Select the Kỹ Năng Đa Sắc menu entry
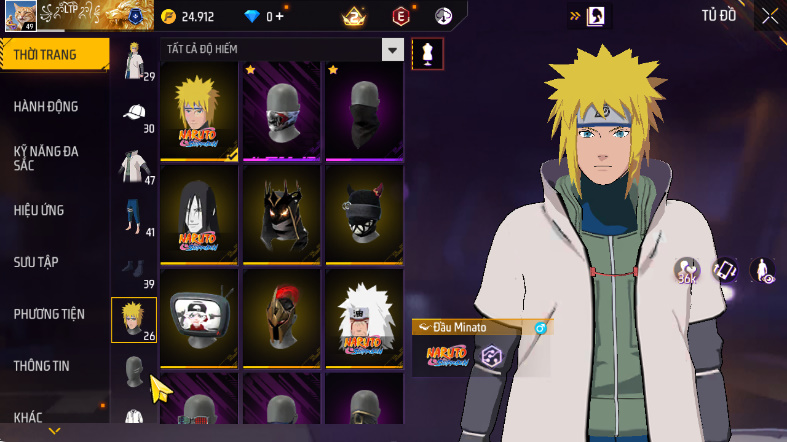Screen dimensions: 787x442 [46, 158]
